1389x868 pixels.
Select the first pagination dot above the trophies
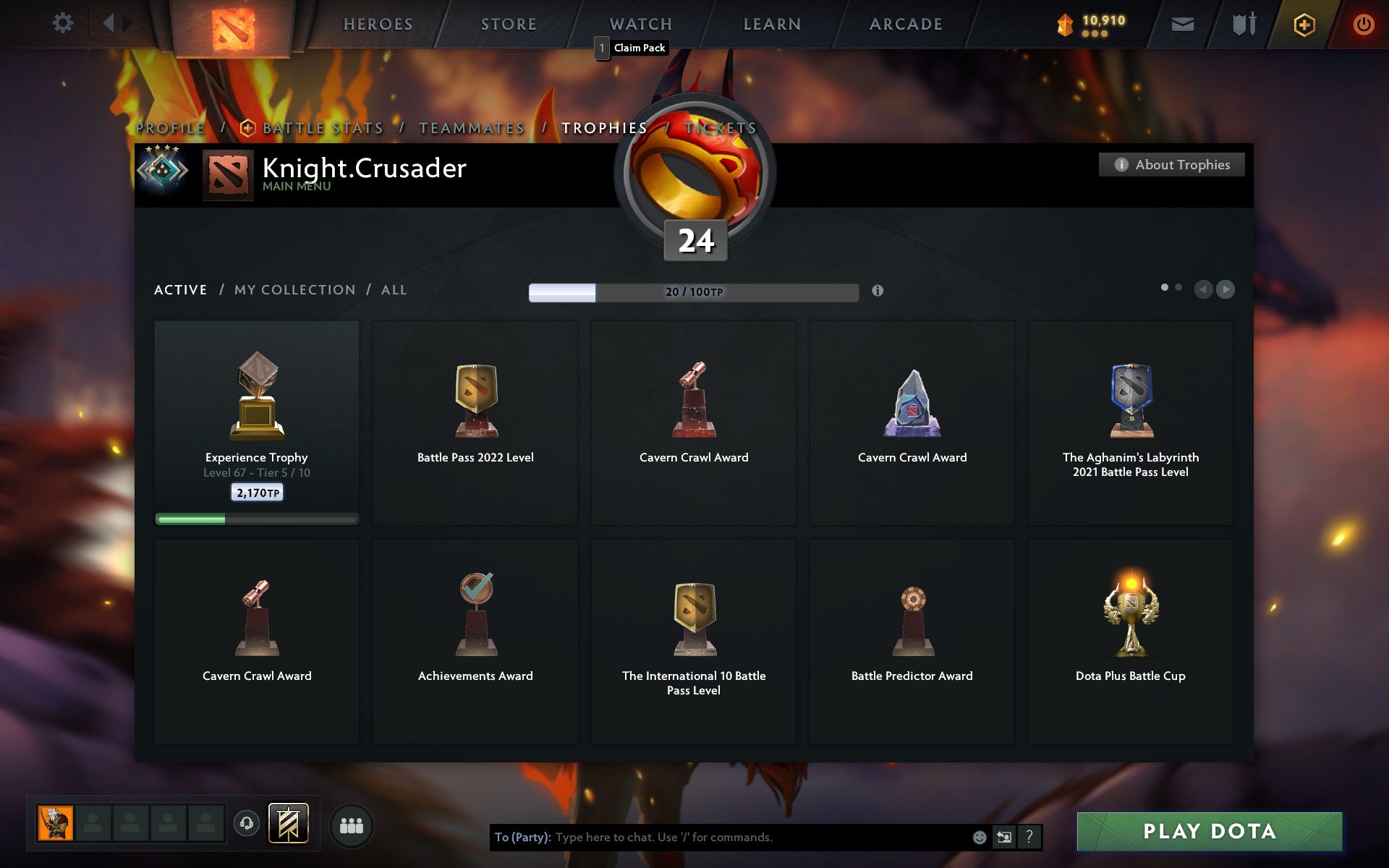pos(1166,287)
